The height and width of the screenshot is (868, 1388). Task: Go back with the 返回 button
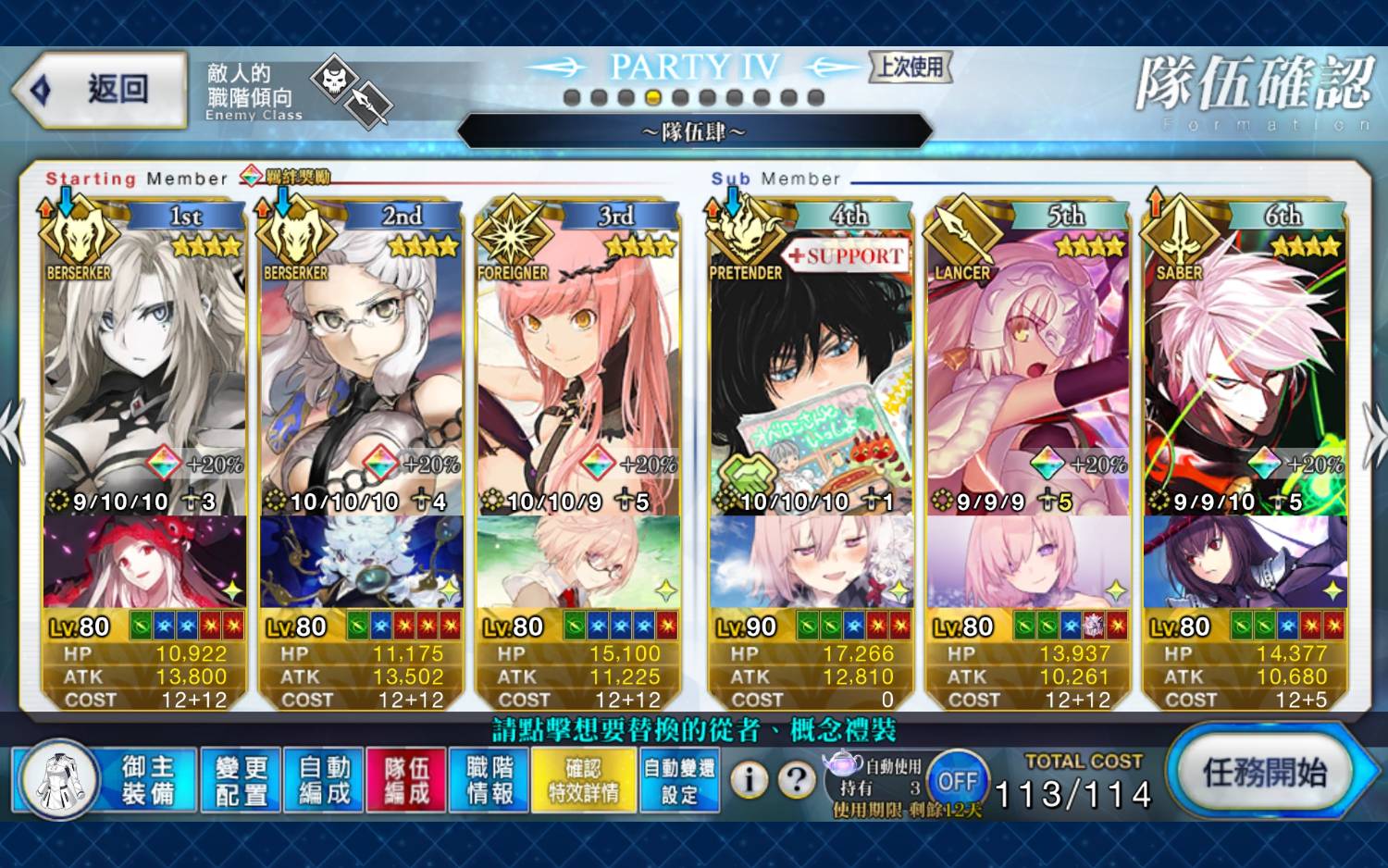[x=102, y=90]
